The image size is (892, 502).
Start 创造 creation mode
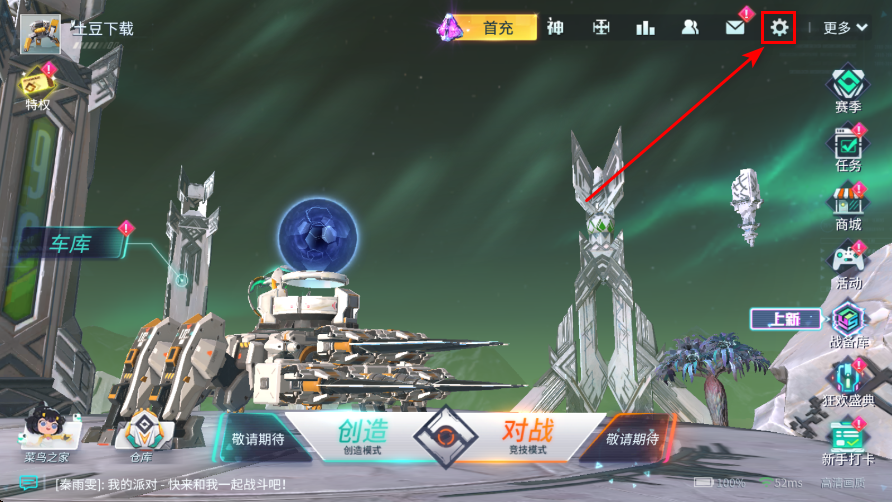(x=362, y=436)
